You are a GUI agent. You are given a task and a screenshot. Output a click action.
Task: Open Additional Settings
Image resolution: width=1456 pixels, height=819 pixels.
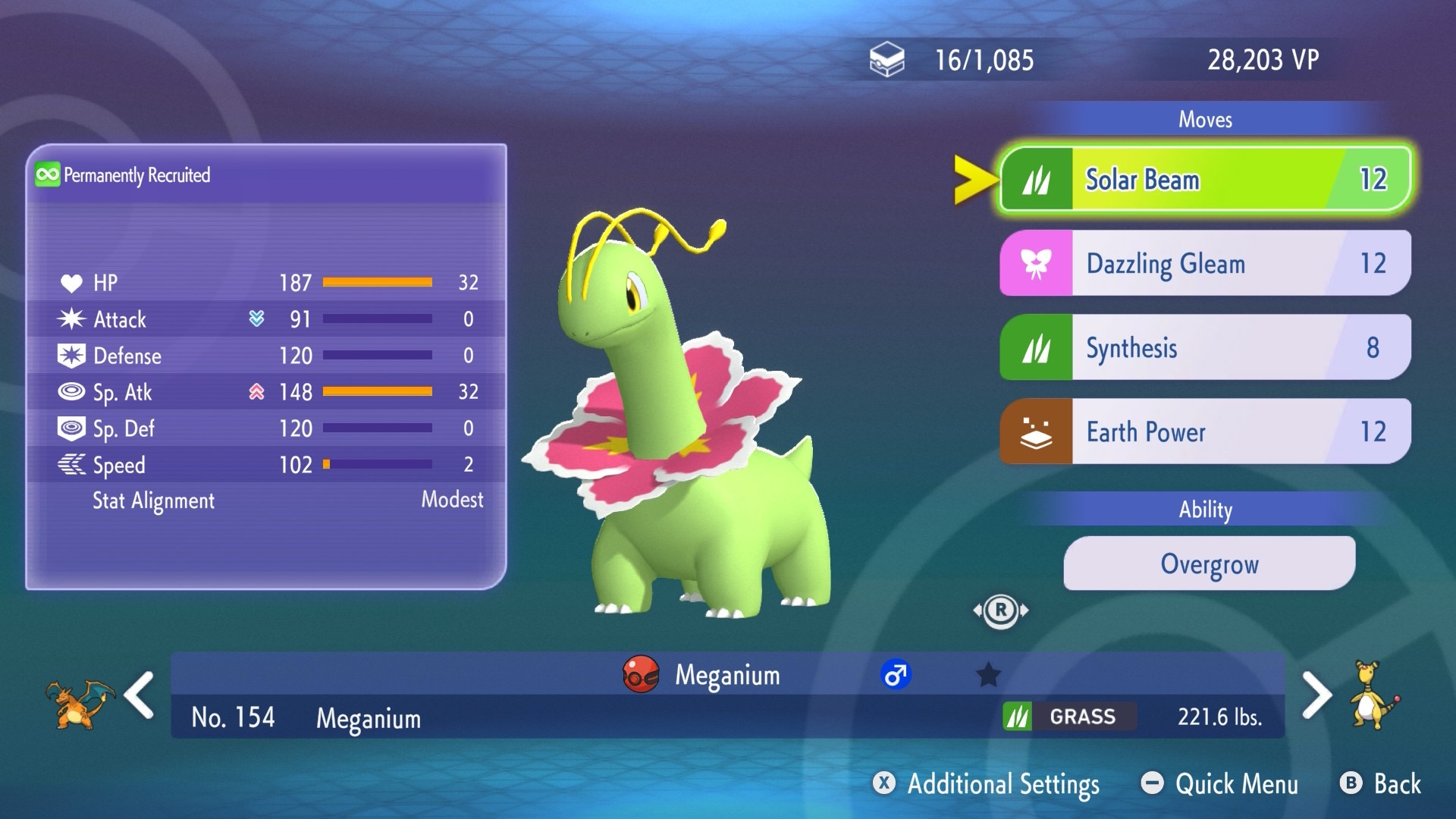(987, 784)
